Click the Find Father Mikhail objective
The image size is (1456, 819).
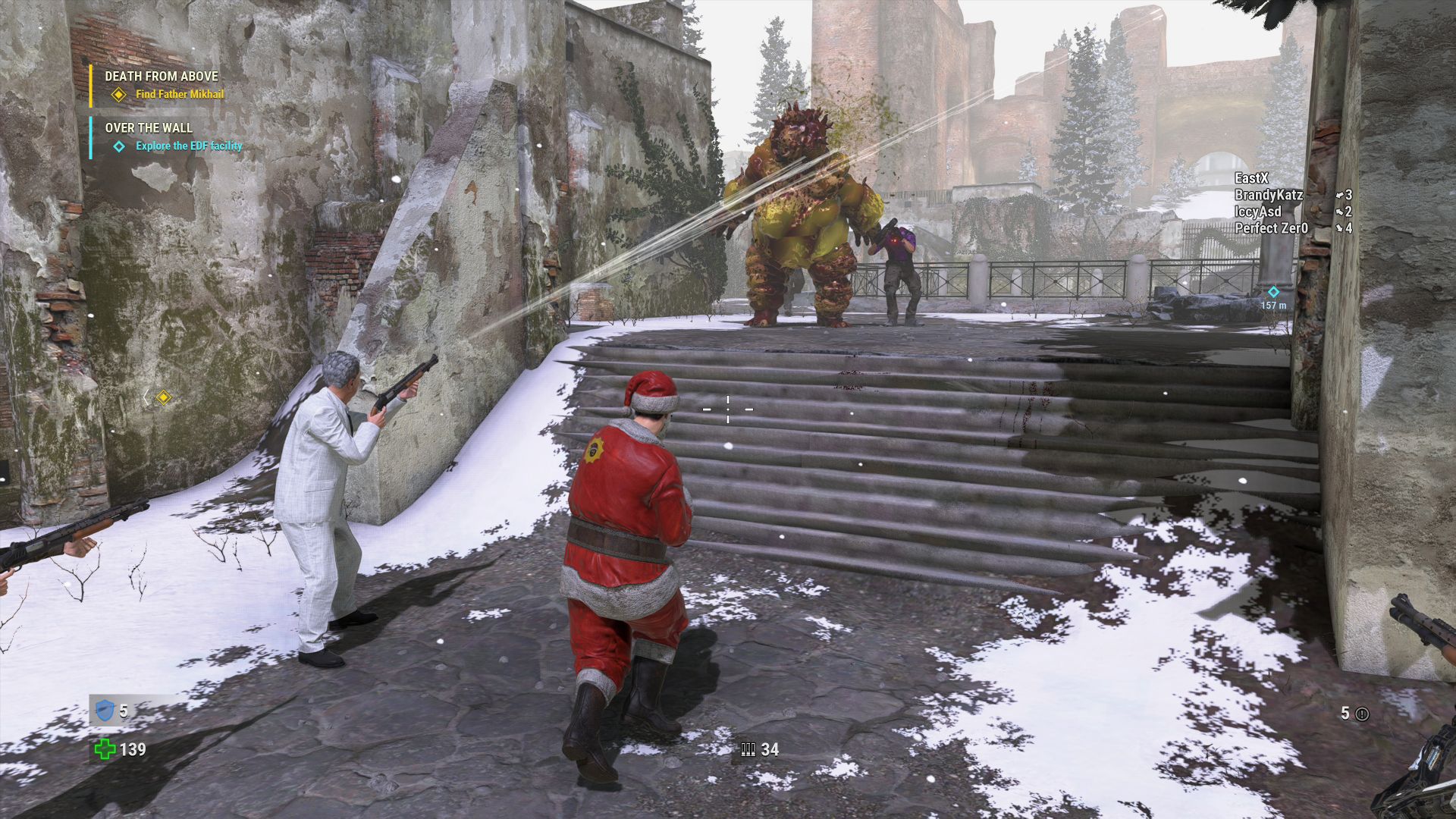(x=180, y=95)
